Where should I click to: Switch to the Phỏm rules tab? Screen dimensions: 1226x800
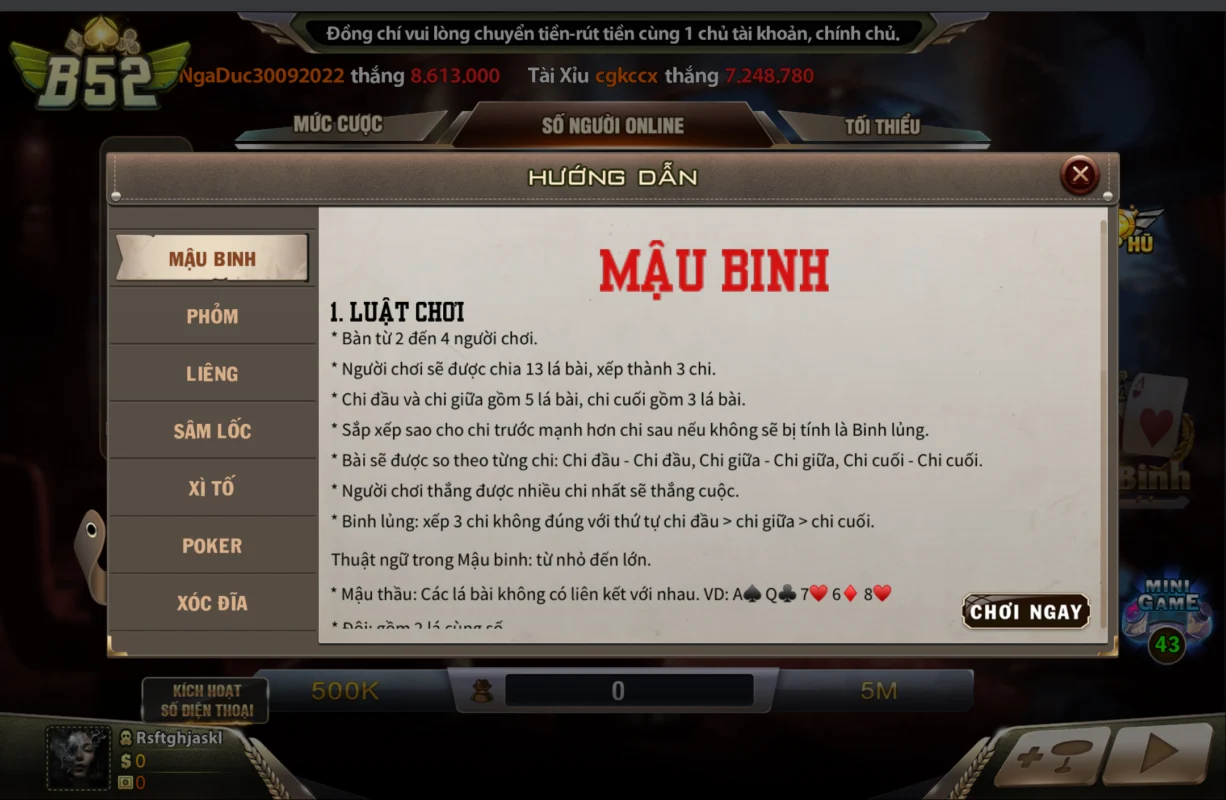(212, 316)
